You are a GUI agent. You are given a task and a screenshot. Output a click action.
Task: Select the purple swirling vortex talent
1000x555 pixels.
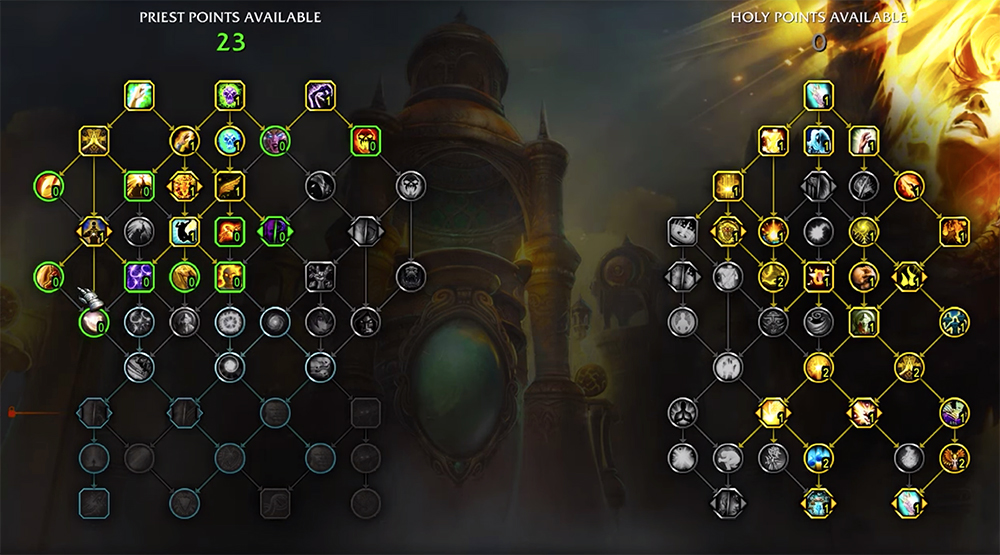click(x=139, y=276)
